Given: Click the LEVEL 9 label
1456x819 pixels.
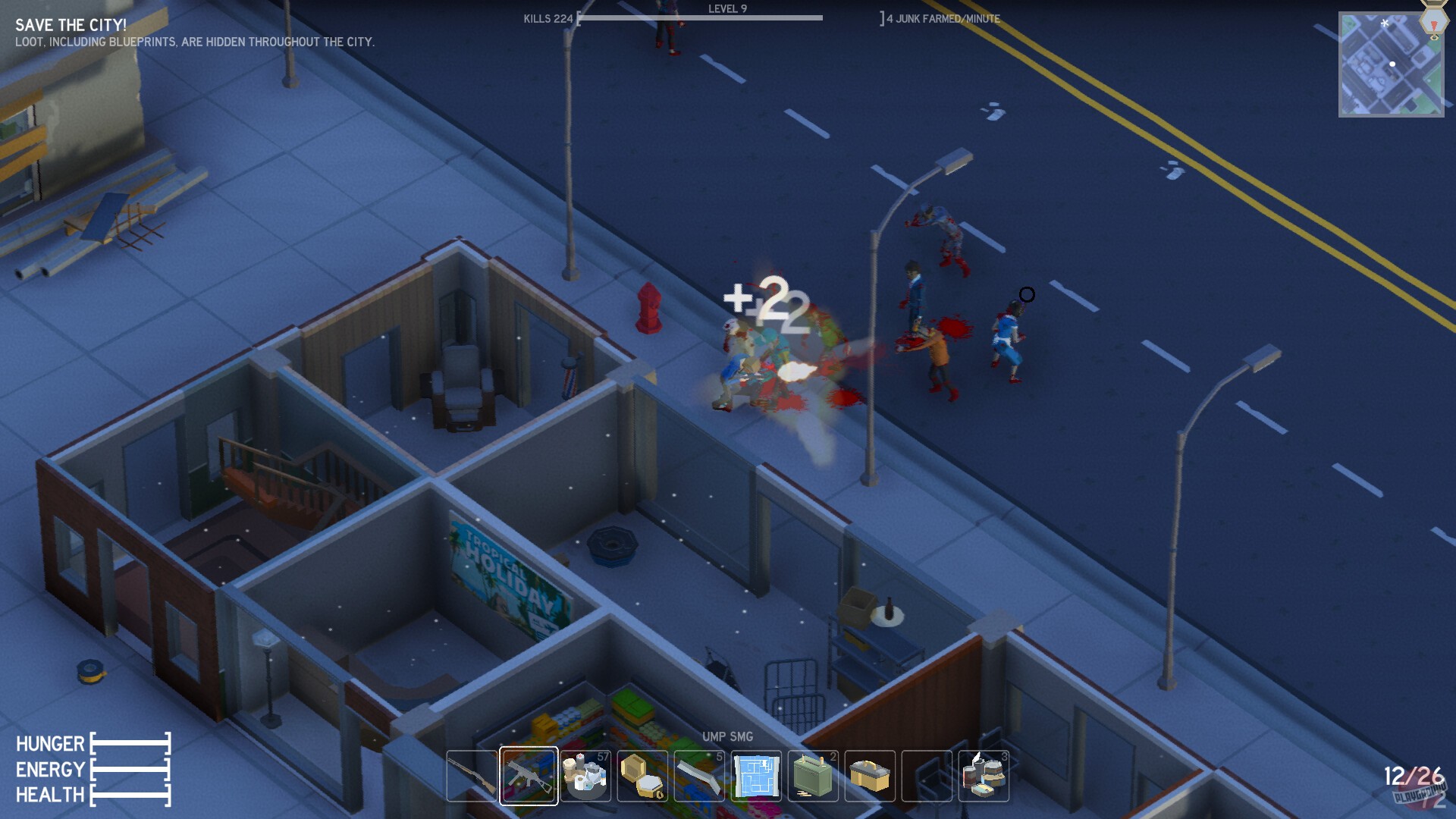Looking at the screenshot, I should pyautogui.click(x=730, y=8).
